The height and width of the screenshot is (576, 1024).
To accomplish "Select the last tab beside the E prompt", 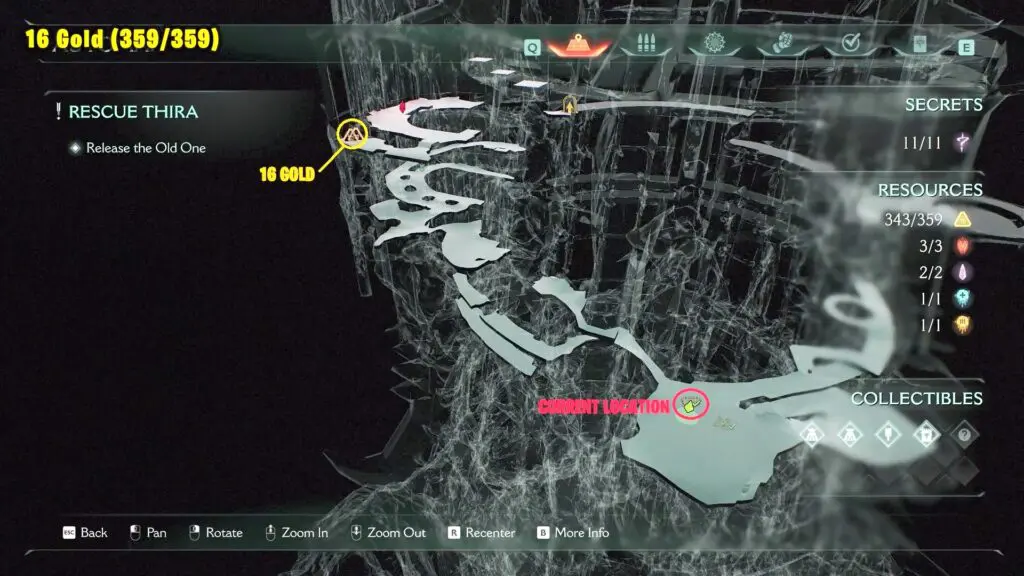I will pos(919,45).
